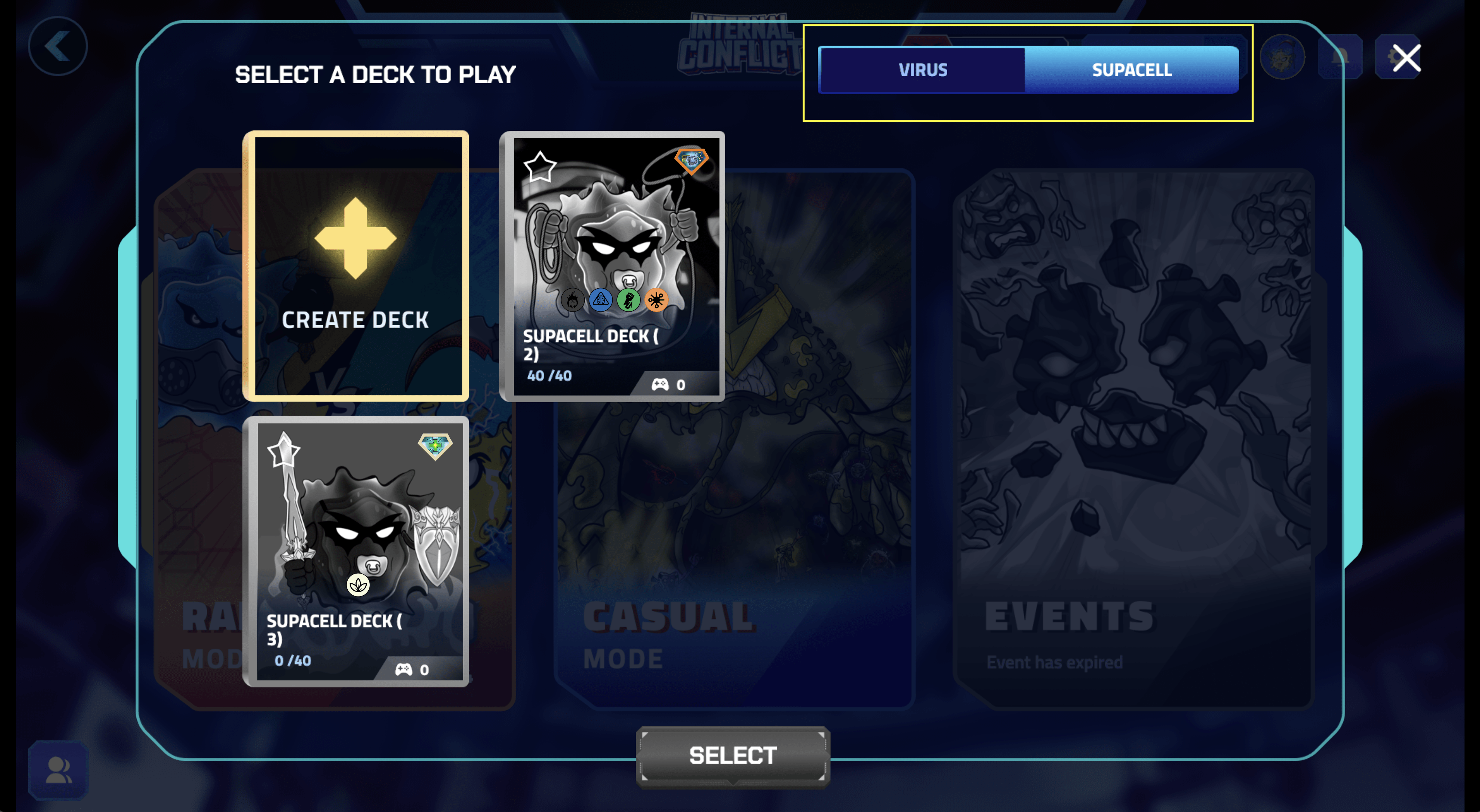This screenshot has height=812, width=1480.
Task: Close the deck selection dialog
Action: [1406, 58]
